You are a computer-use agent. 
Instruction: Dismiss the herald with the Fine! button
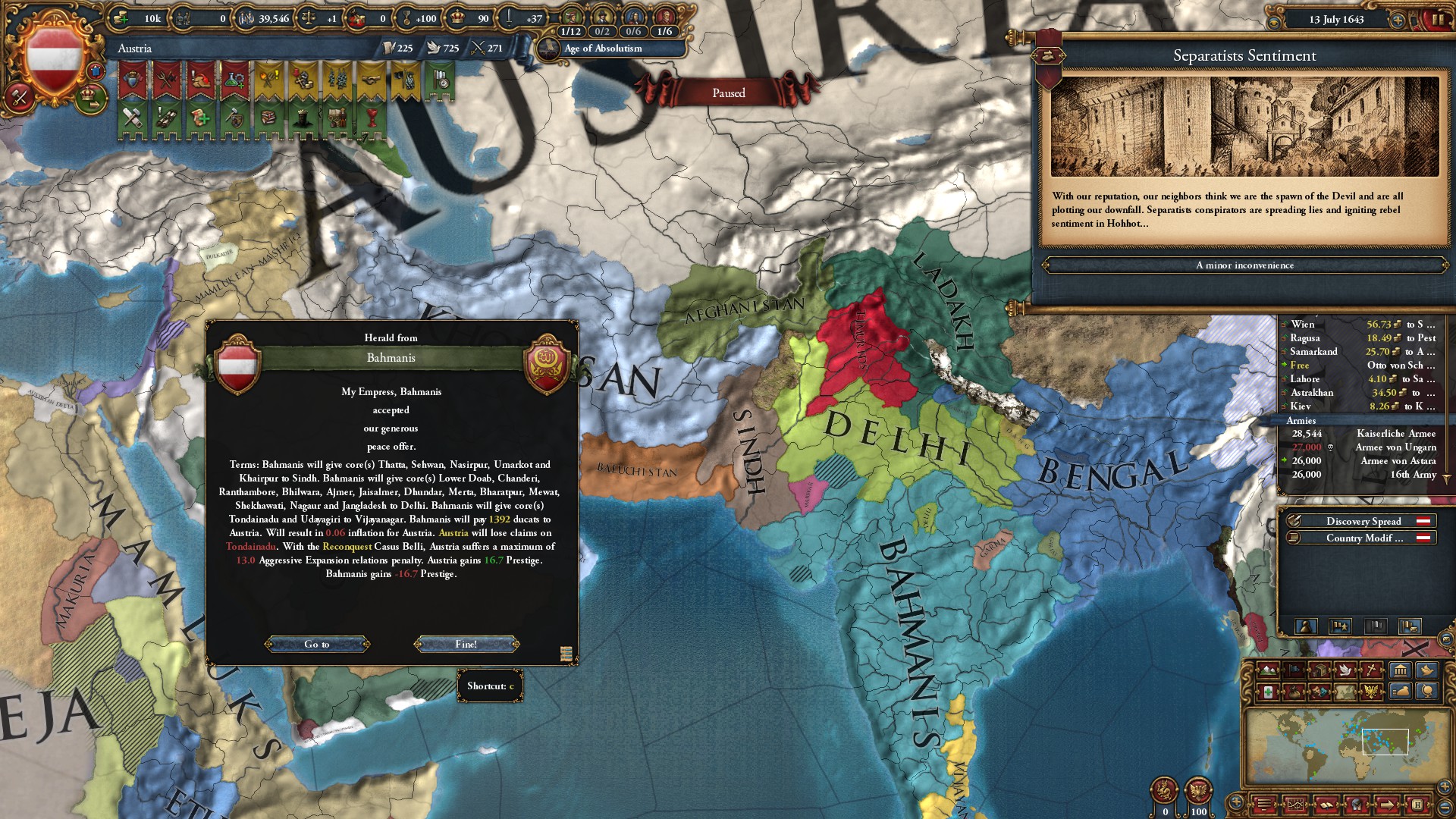466,644
